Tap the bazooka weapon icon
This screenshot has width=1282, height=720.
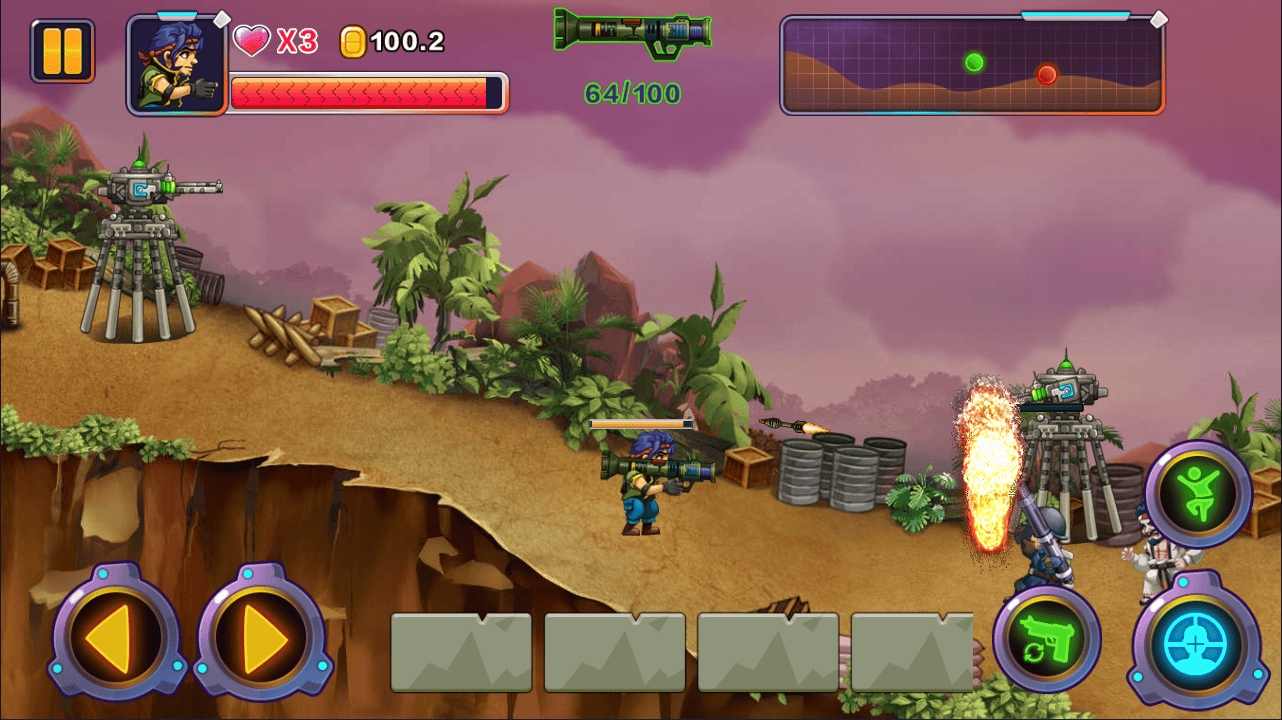click(633, 32)
